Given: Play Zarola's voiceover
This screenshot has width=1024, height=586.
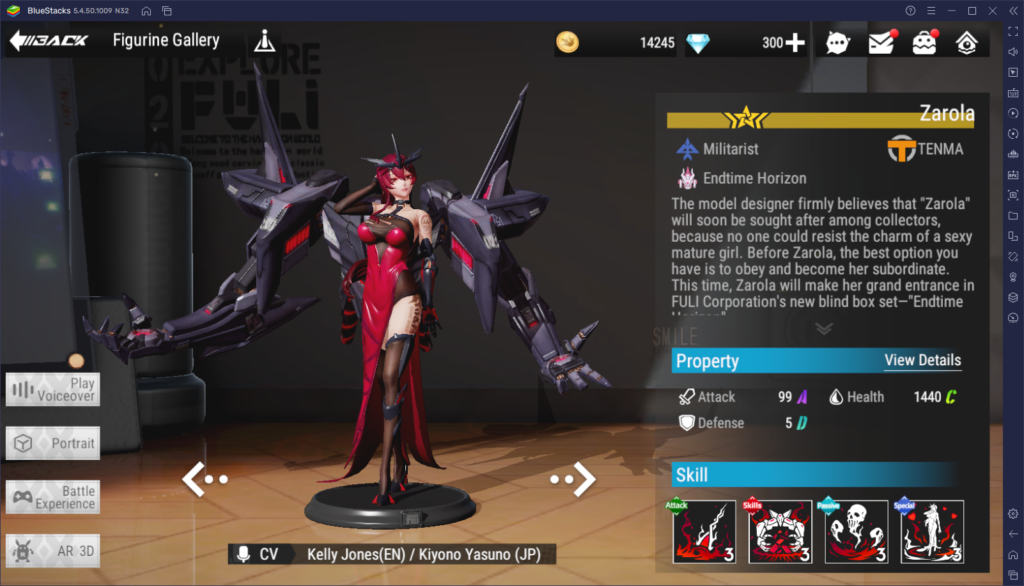Looking at the screenshot, I should click(x=53, y=389).
